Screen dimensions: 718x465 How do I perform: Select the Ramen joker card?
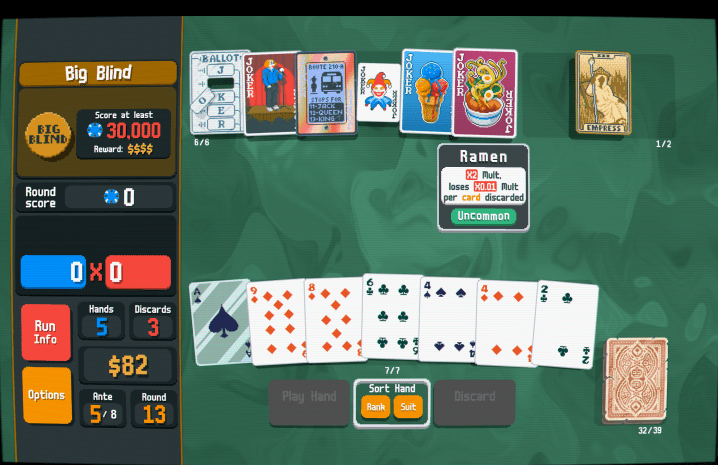485,93
